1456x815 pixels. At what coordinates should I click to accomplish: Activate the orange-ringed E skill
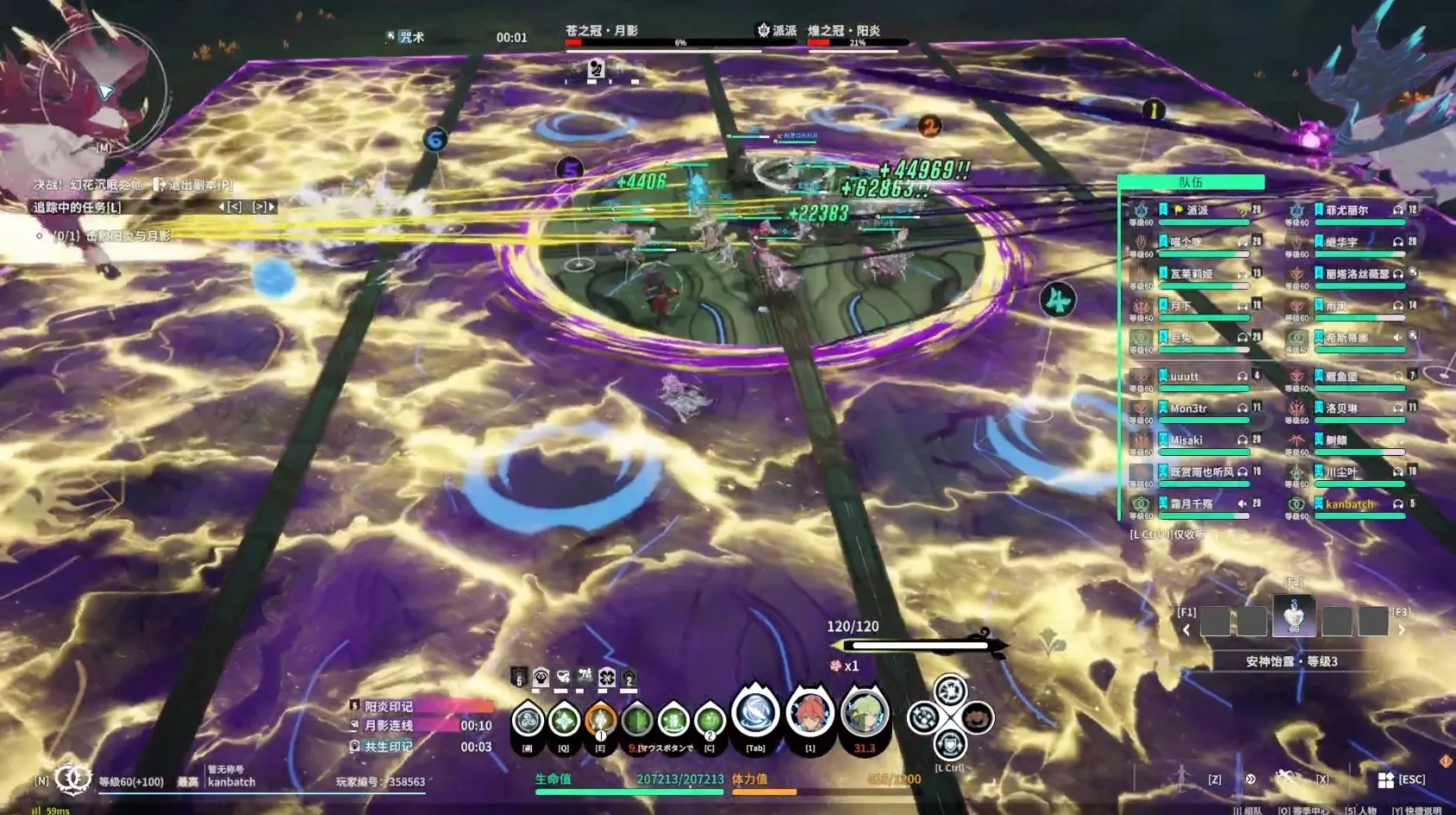(x=600, y=719)
